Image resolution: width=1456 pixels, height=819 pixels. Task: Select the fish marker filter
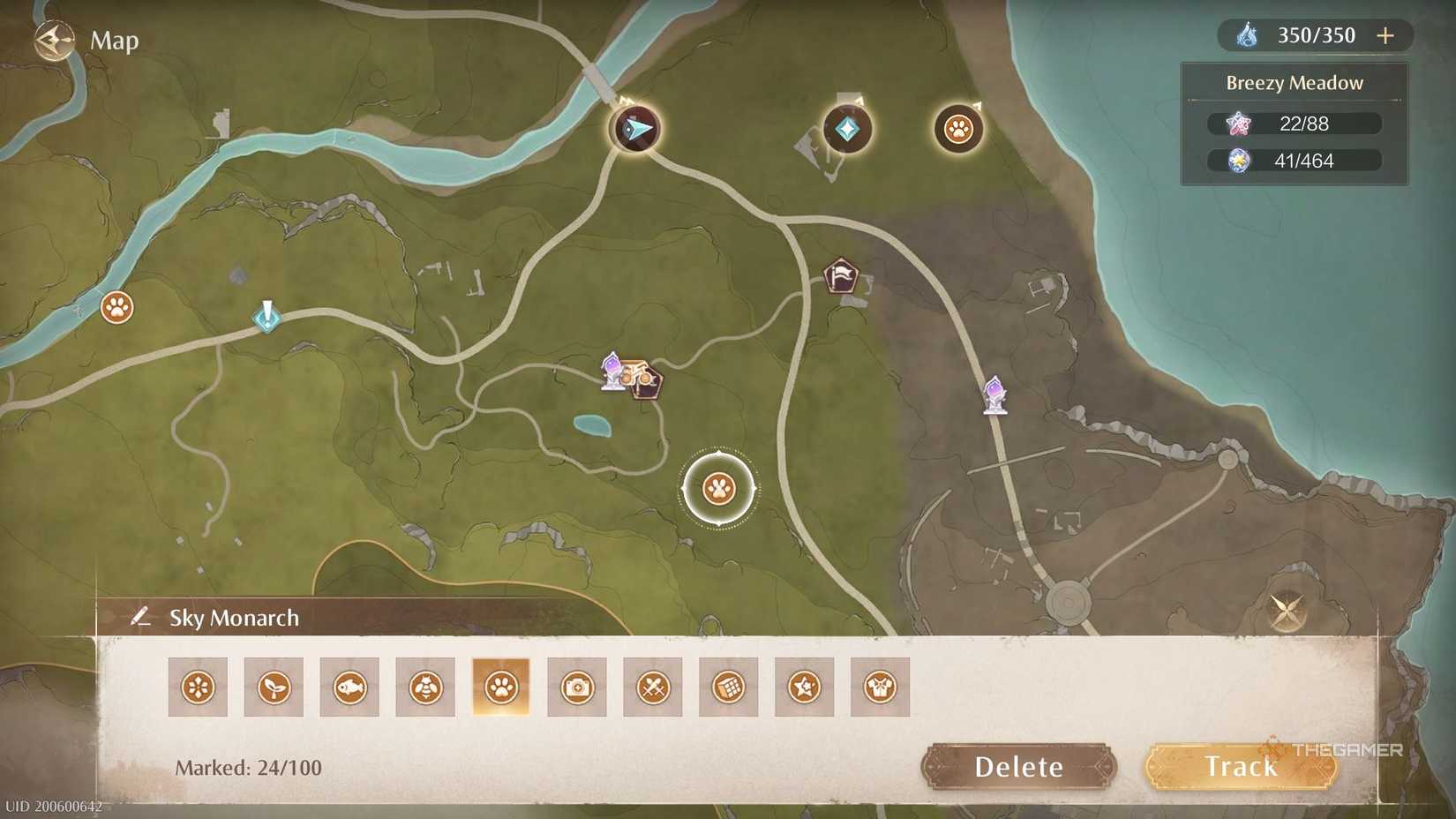[349, 686]
